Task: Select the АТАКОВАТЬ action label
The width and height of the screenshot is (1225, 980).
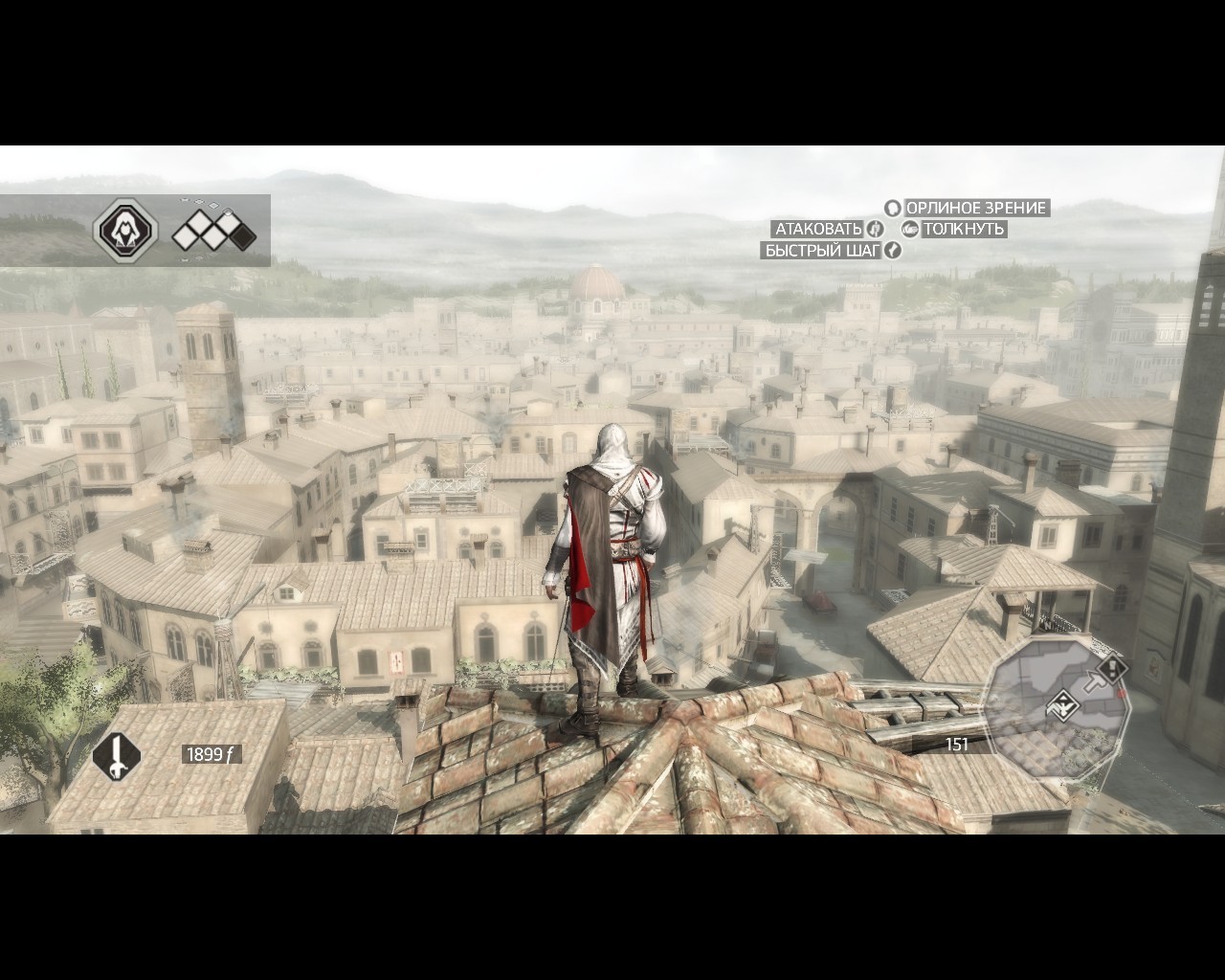Action: click(x=818, y=229)
